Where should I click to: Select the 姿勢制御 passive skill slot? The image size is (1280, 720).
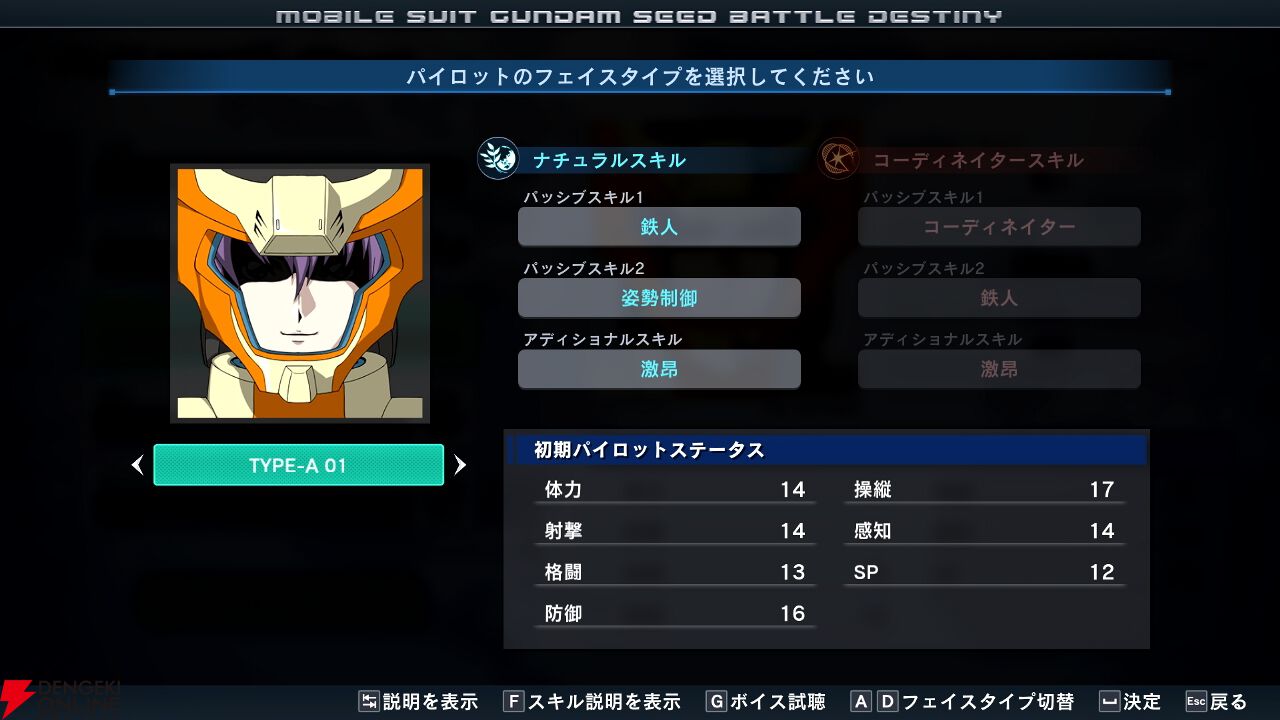659,297
